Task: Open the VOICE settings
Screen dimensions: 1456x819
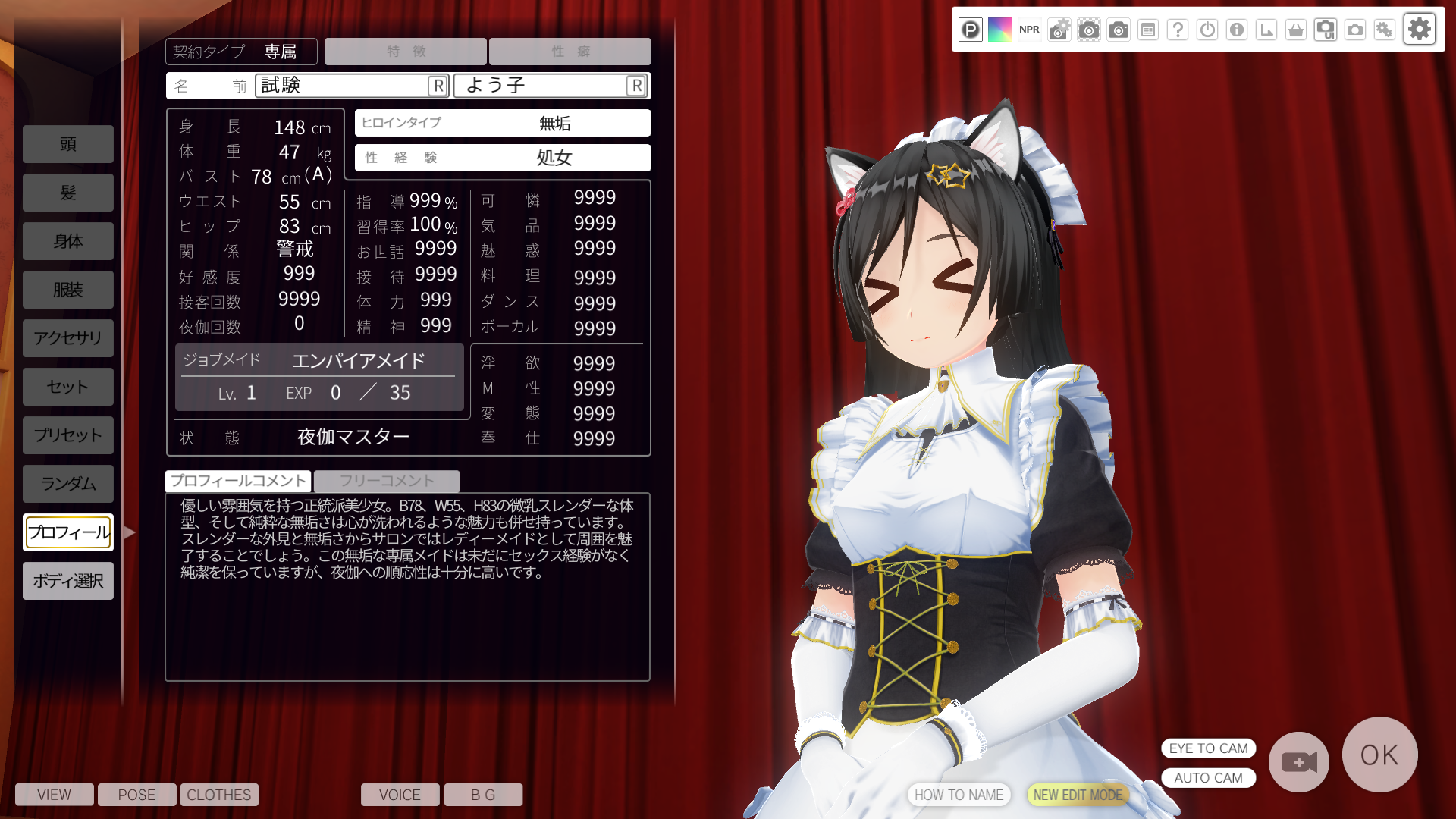Action: 400,795
